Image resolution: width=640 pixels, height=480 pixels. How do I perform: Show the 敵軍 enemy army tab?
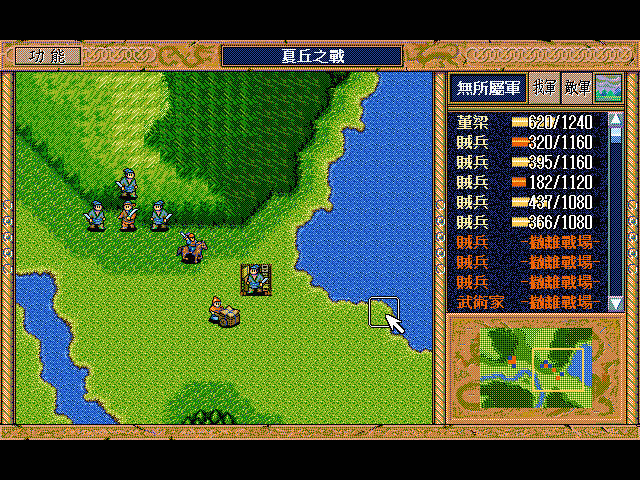pyautogui.click(x=576, y=88)
